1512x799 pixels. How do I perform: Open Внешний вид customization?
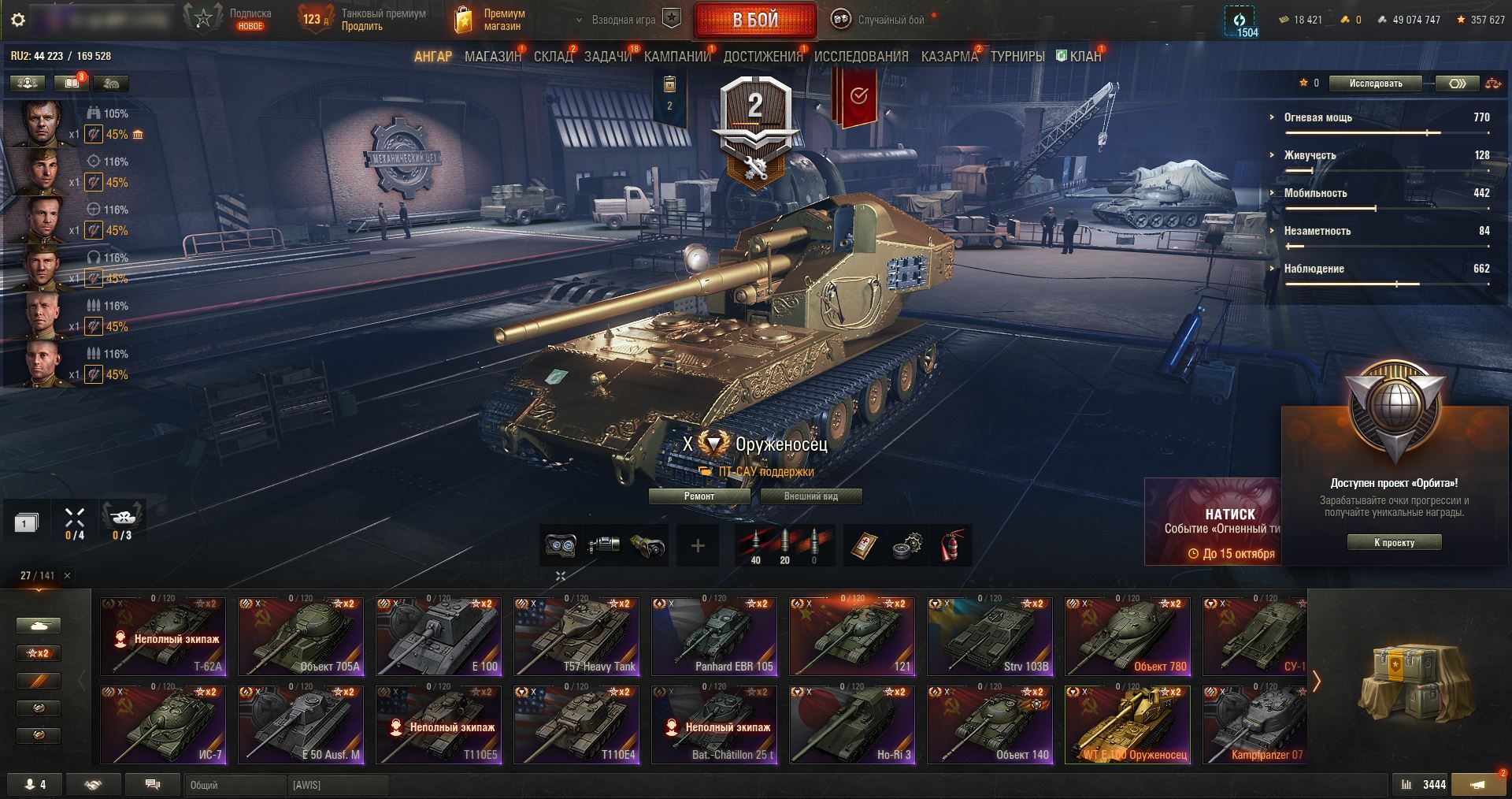coord(810,496)
